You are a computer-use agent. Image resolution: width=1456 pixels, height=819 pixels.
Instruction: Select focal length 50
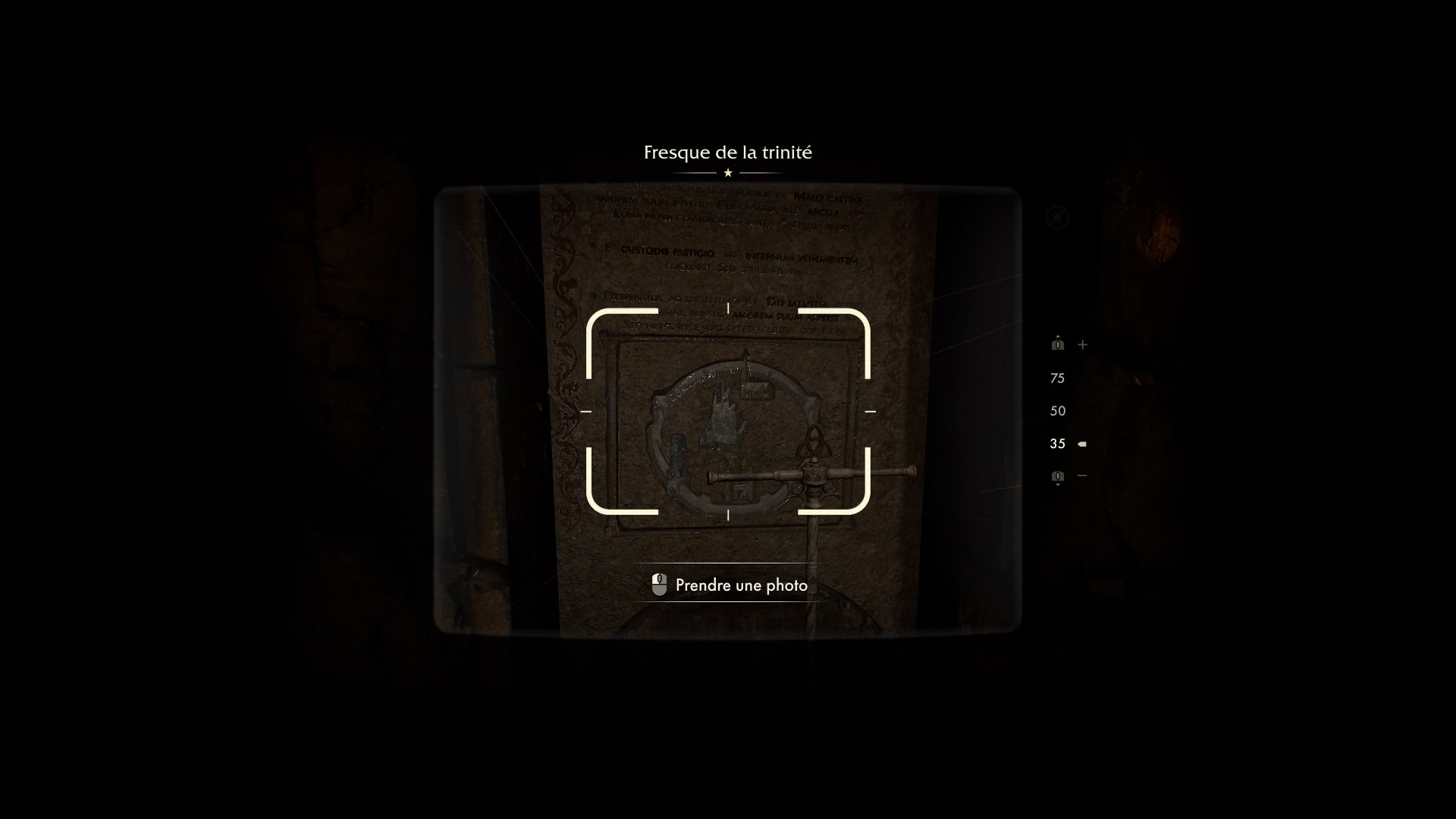tap(1057, 409)
